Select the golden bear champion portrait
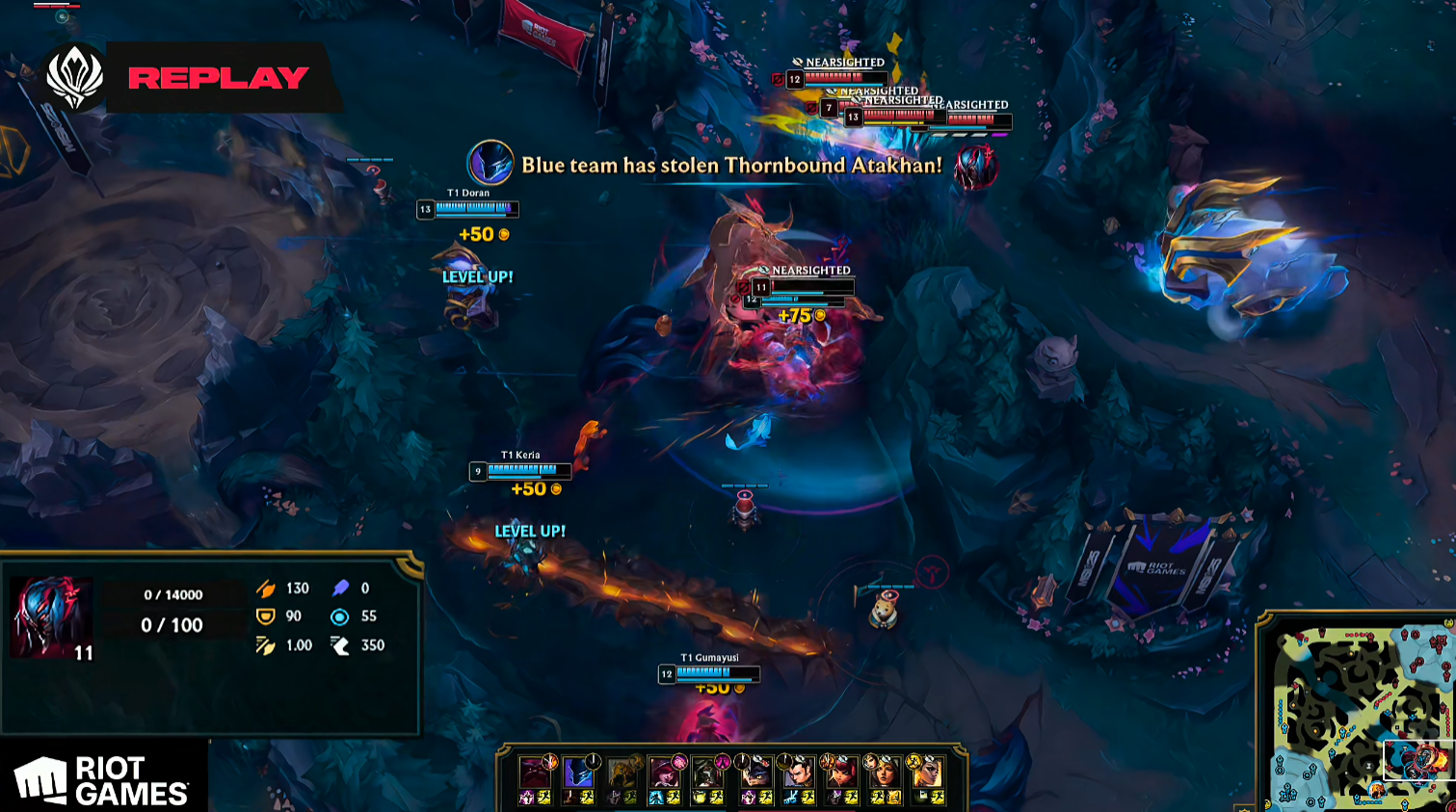The image size is (1456, 812). 622,773
